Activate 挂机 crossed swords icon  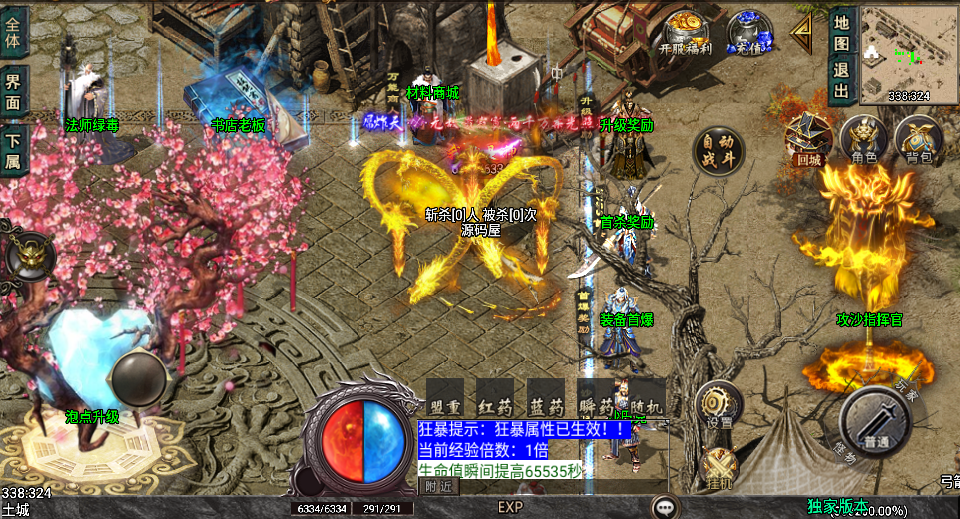(x=719, y=468)
